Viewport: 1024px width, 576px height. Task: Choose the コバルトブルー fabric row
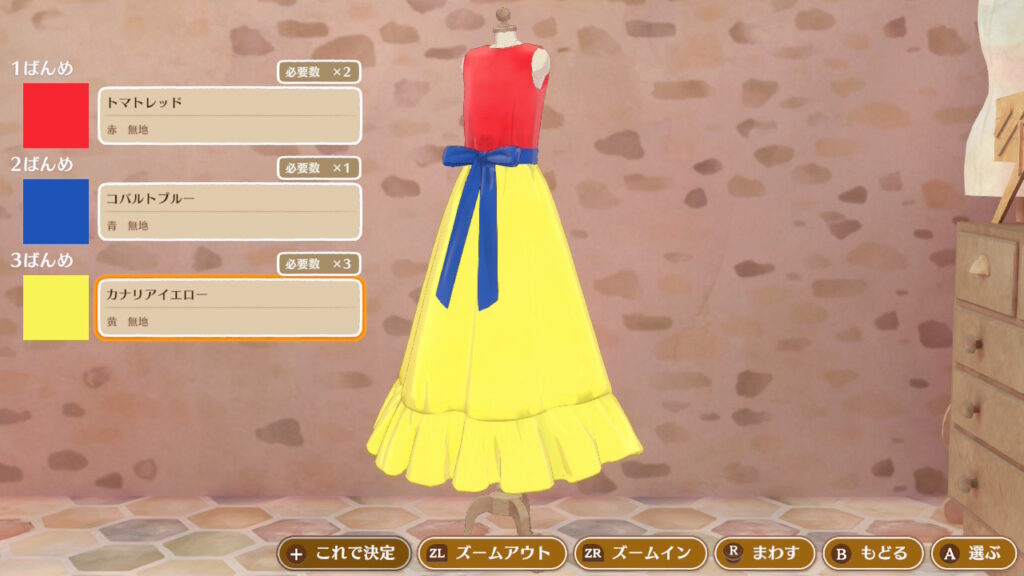[229, 212]
